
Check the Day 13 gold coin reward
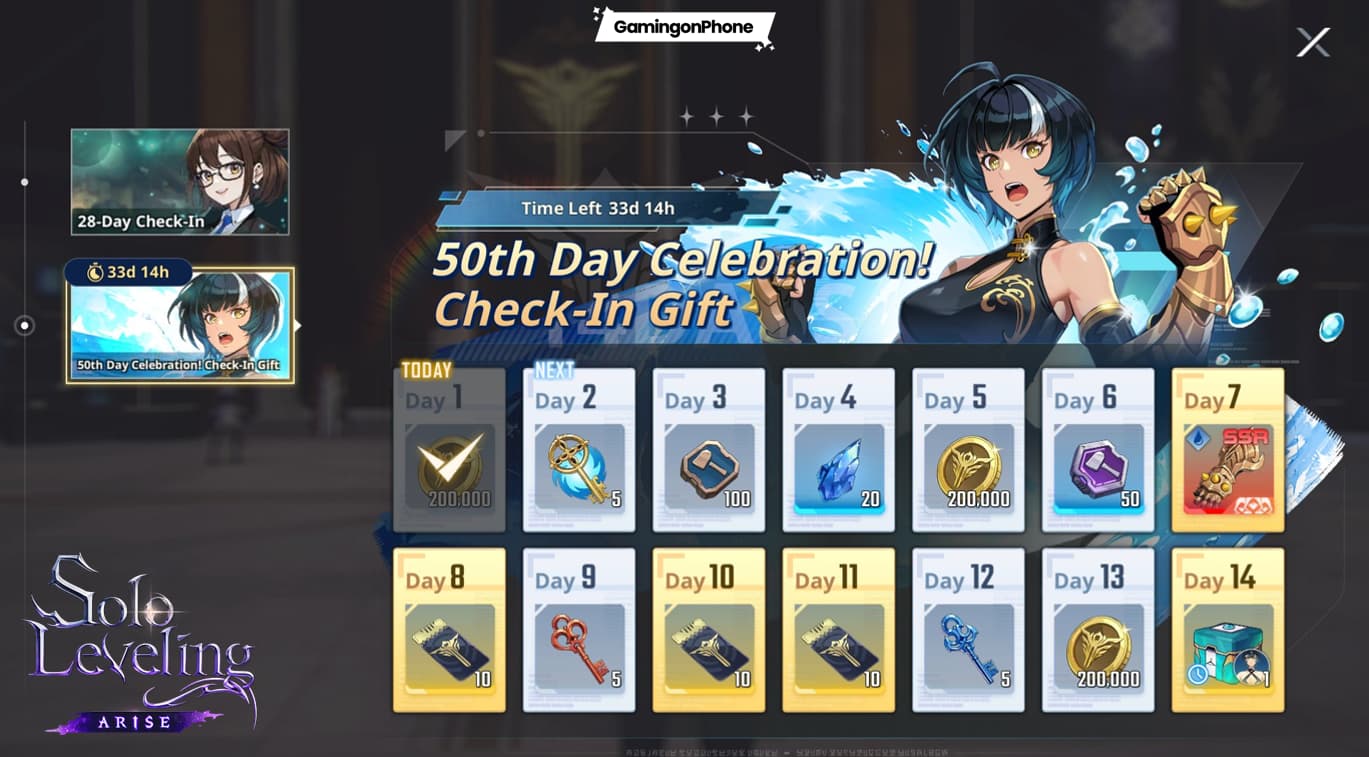[1098, 645]
